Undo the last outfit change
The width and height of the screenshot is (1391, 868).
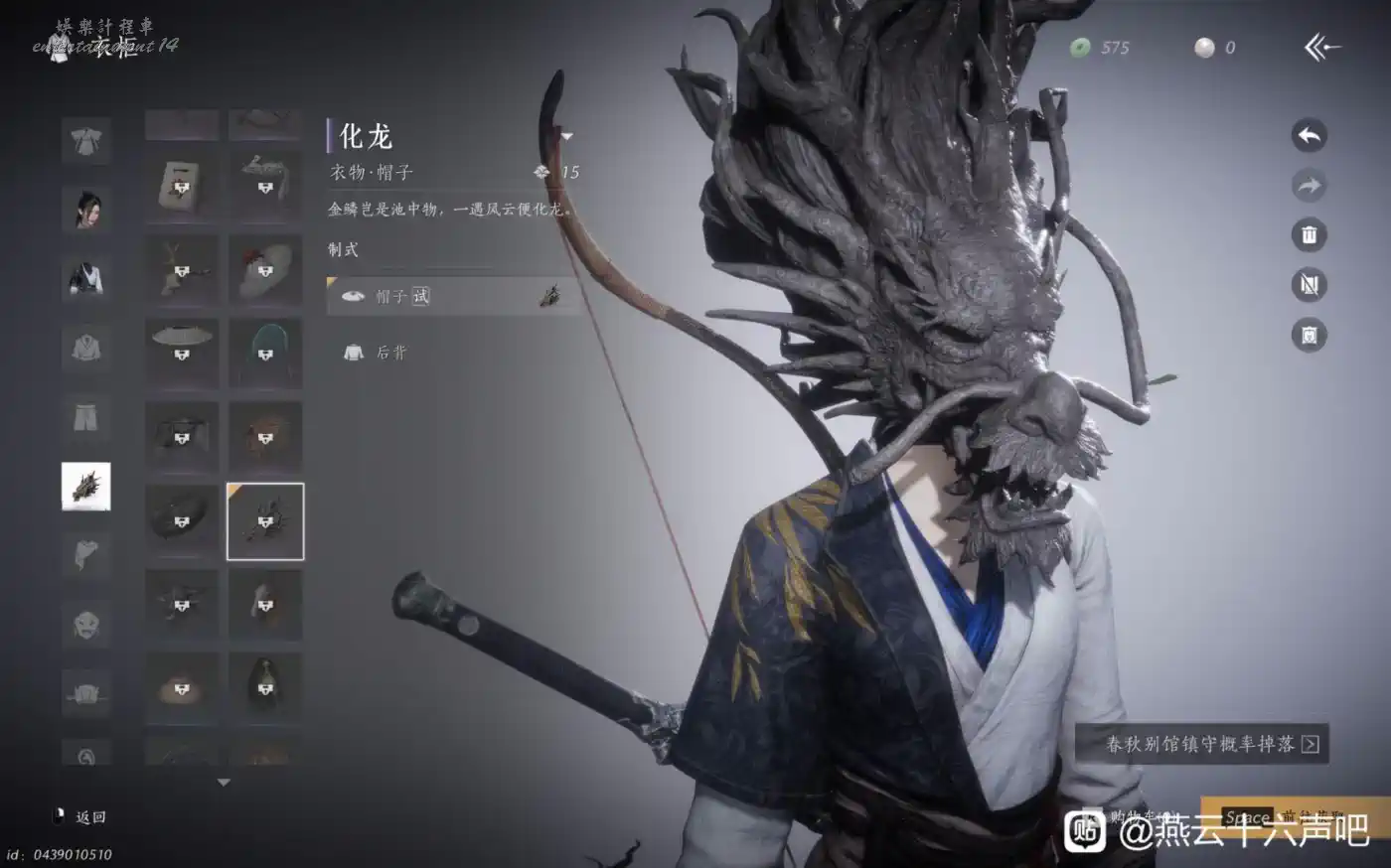1309,135
